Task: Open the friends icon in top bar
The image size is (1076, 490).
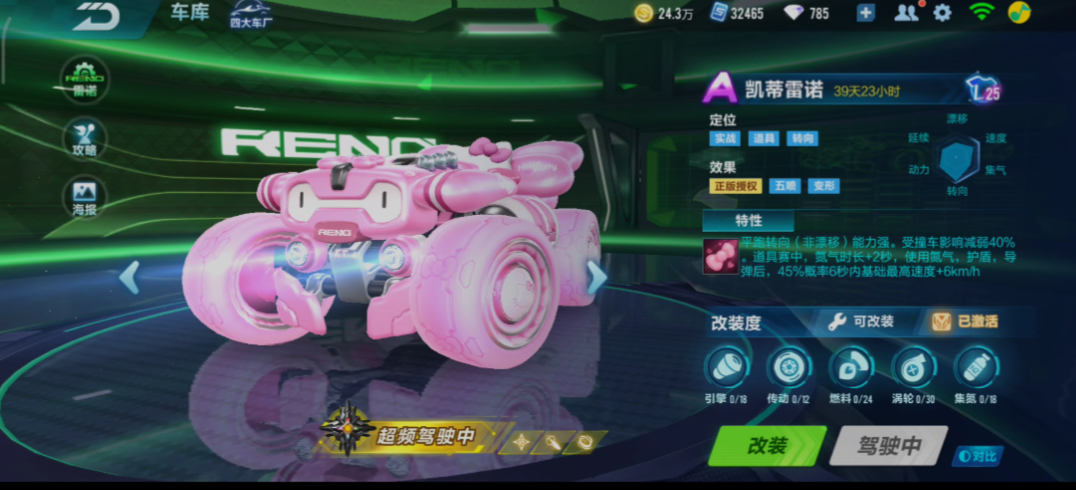Action: pos(906,13)
